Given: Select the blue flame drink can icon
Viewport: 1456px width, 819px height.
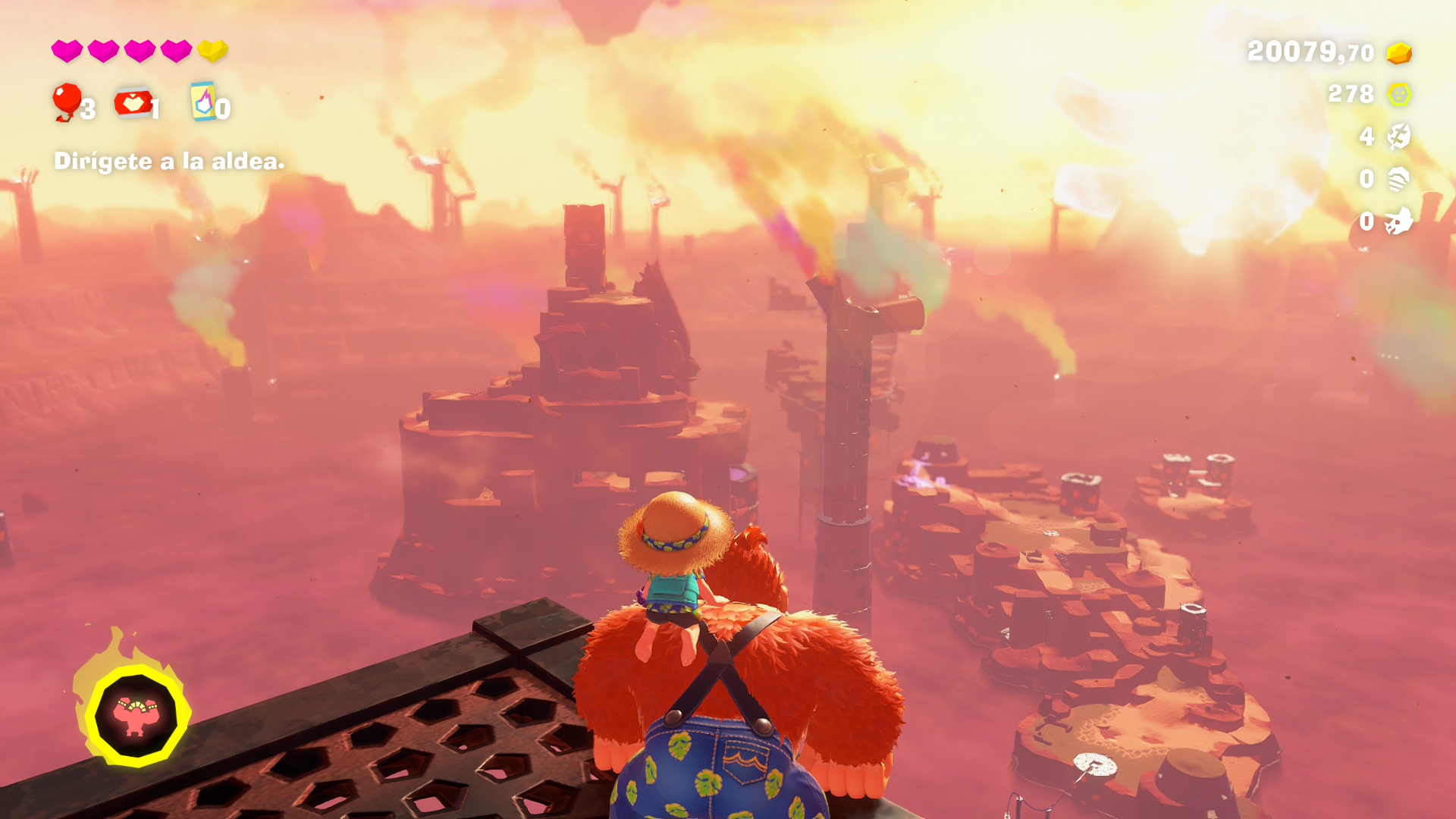Looking at the screenshot, I should 202,102.
